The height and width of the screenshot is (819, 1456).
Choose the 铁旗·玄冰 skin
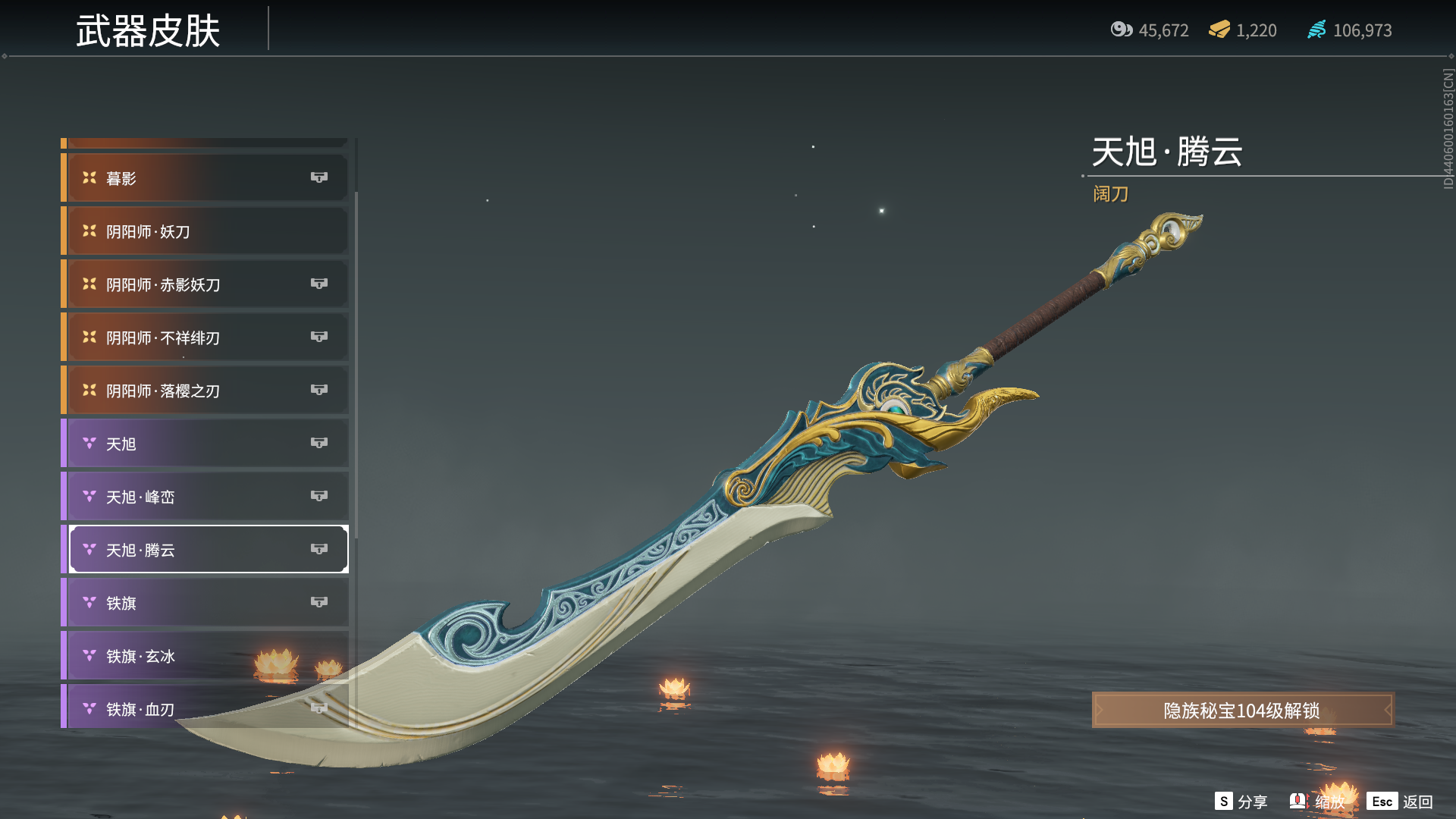[206, 656]
